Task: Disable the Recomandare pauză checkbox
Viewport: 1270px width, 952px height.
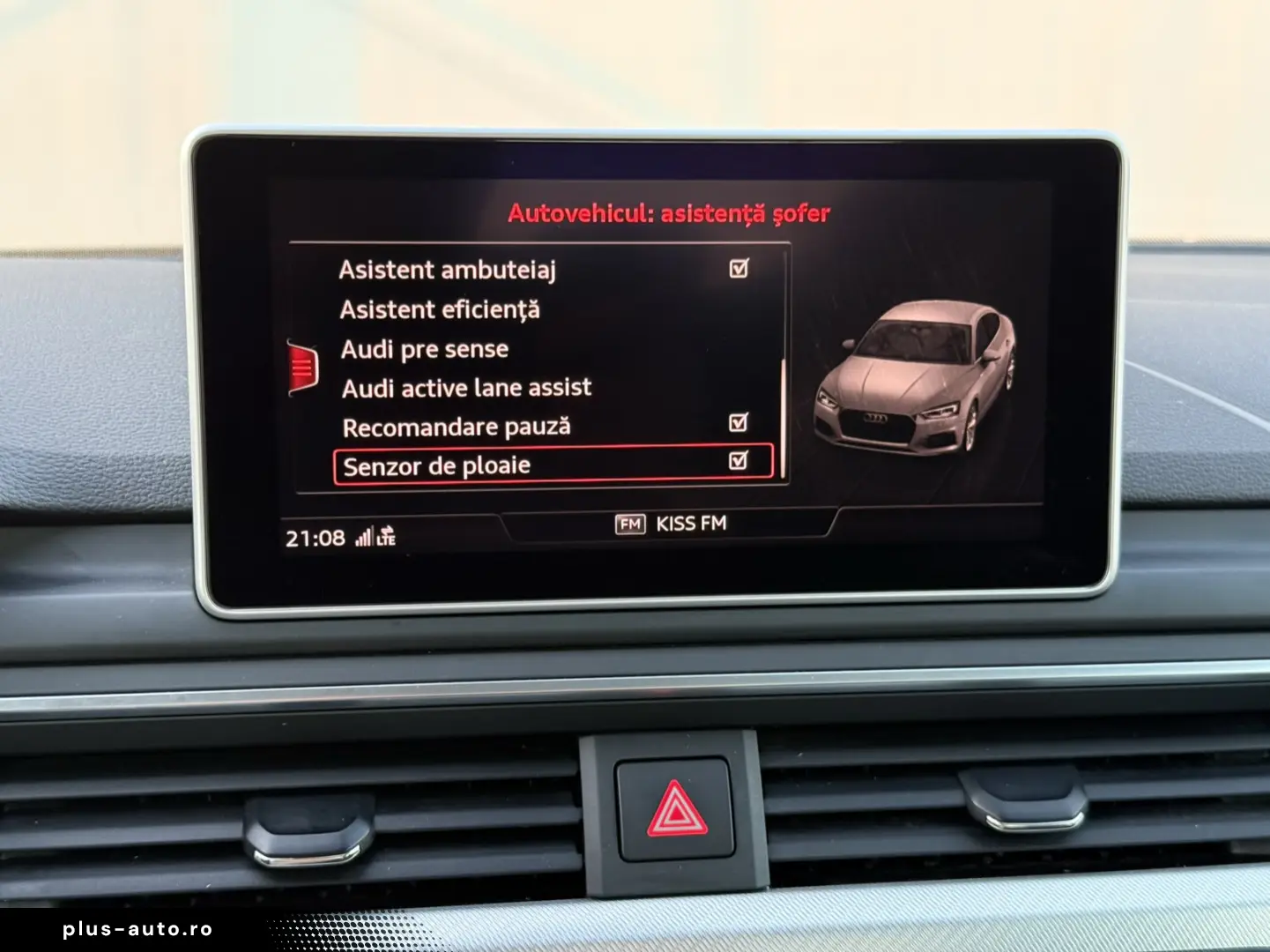Action: (x=737, y=425)
